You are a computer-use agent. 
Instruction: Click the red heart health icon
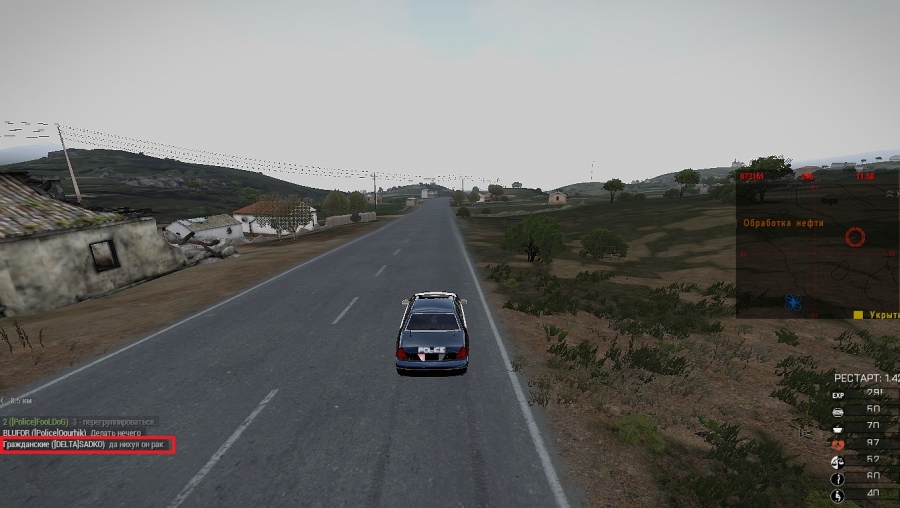(838, 444)
